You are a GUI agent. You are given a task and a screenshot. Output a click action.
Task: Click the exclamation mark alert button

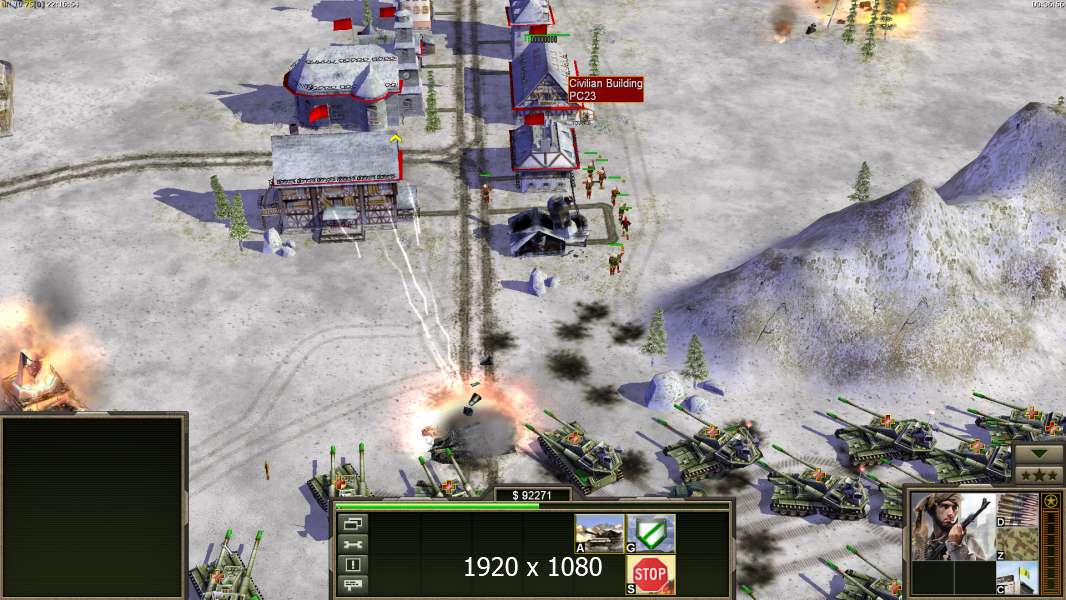[354, 564]
